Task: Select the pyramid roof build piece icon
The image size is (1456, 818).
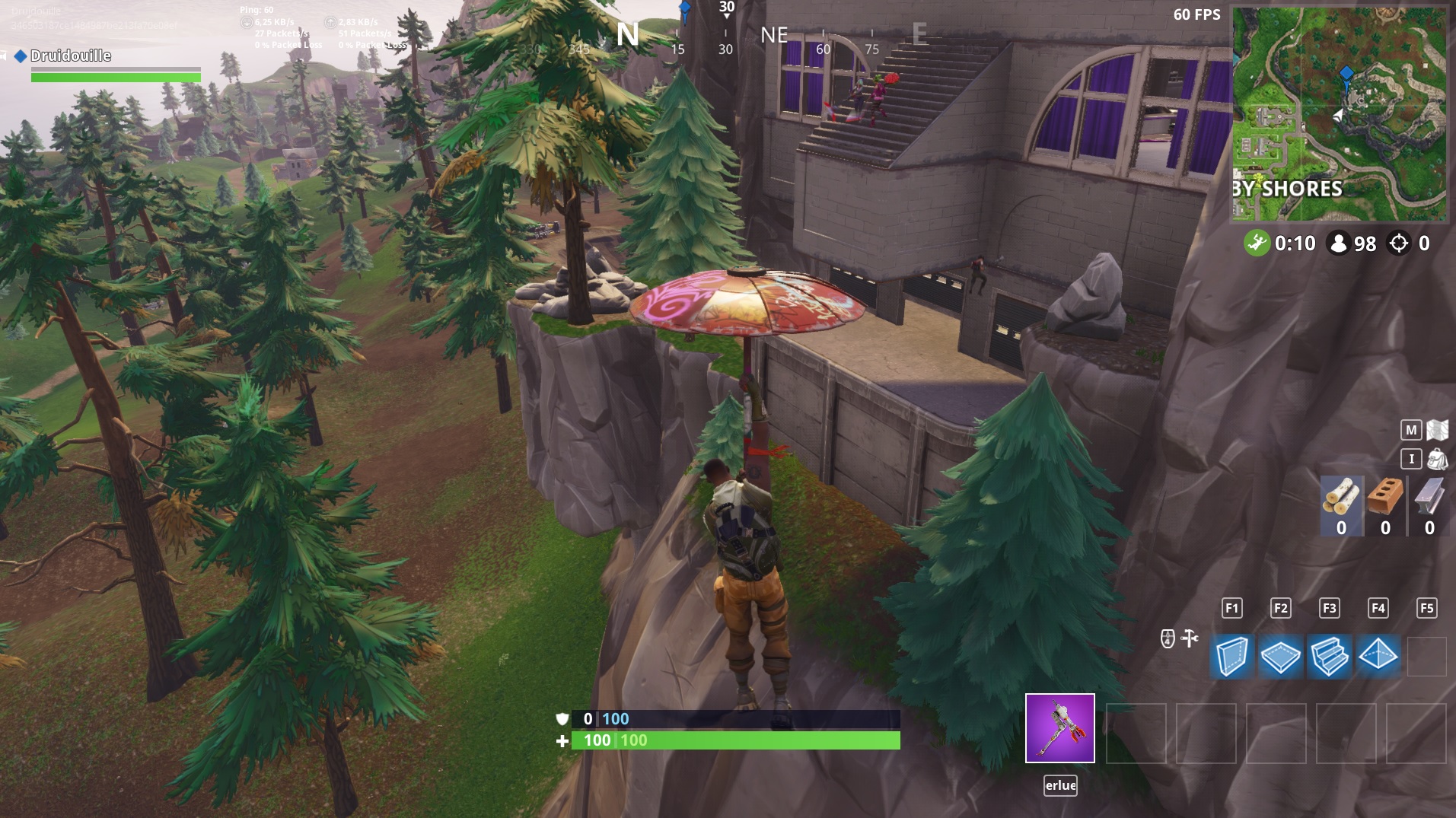Action: [x=1380, y=656]
